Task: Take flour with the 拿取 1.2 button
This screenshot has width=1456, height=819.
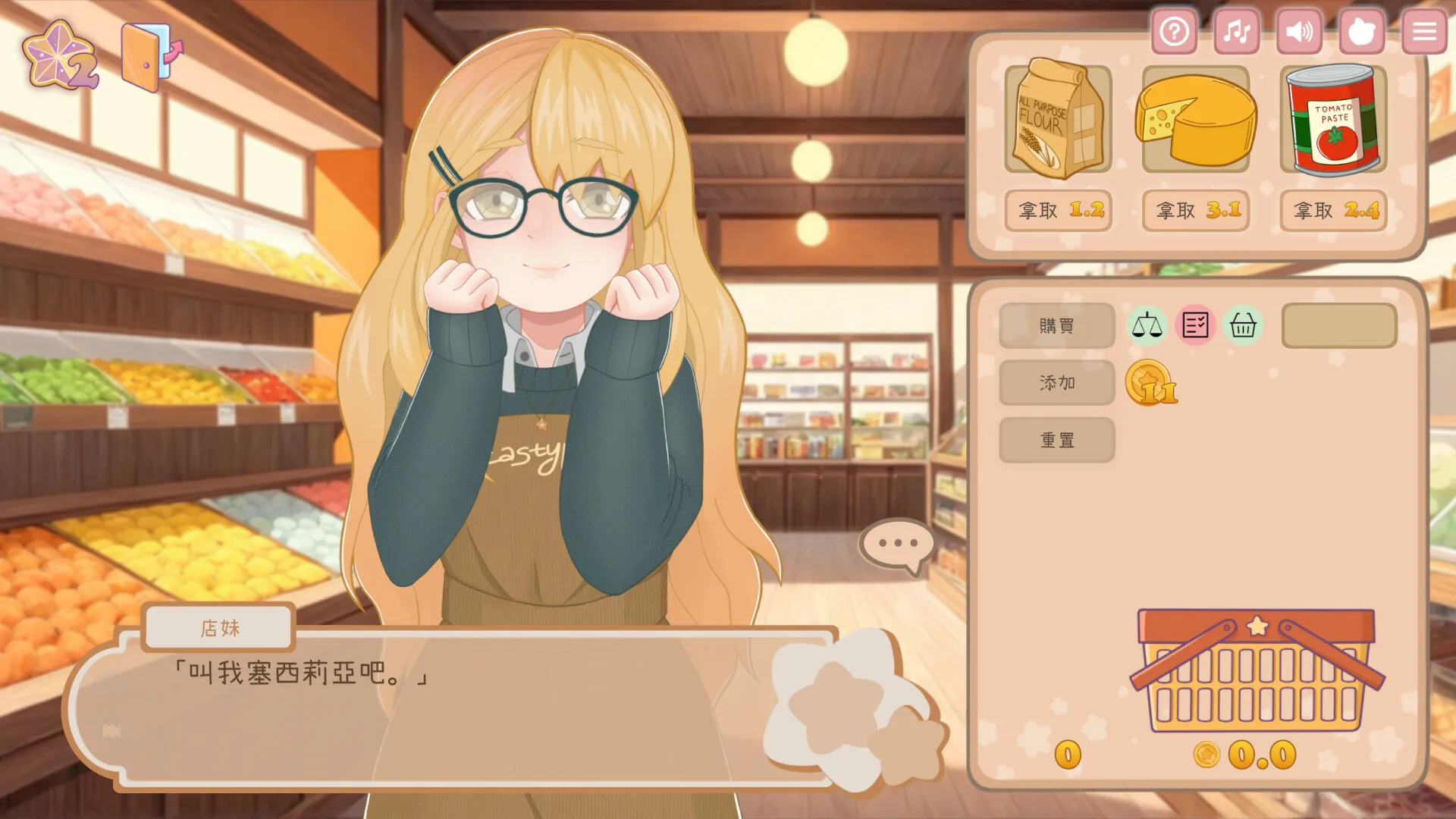Action: click(1058, 212)
